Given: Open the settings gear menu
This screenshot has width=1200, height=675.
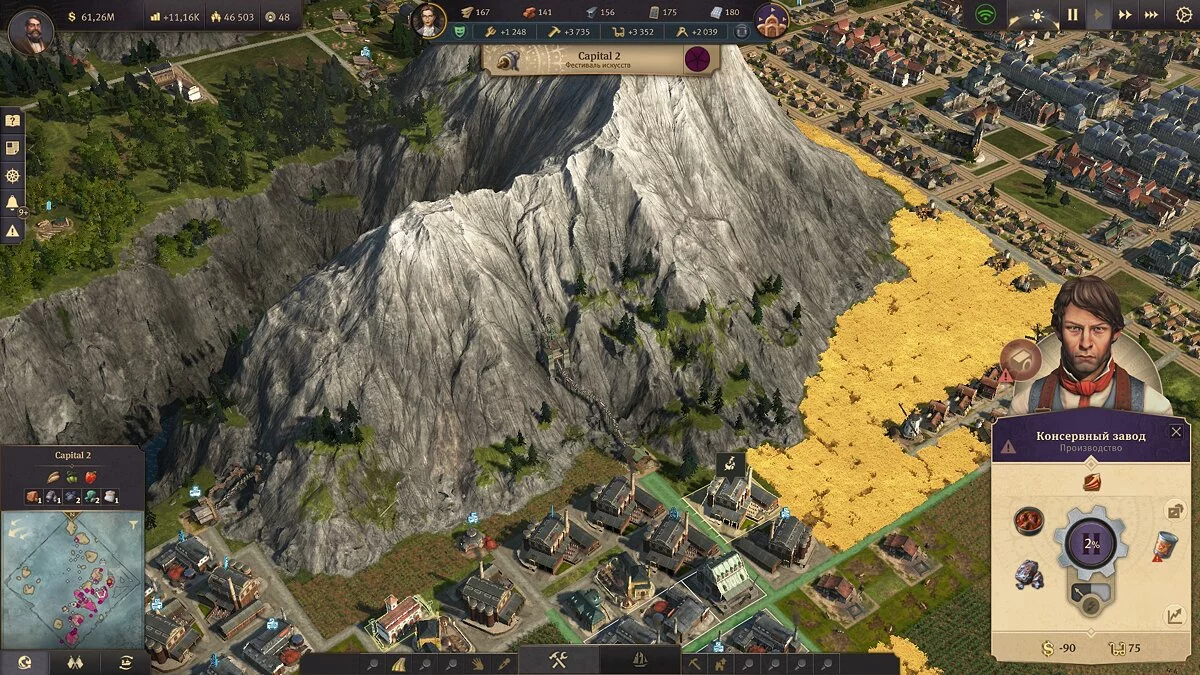Looking at the screenshot, I should tap(1184, 15).
